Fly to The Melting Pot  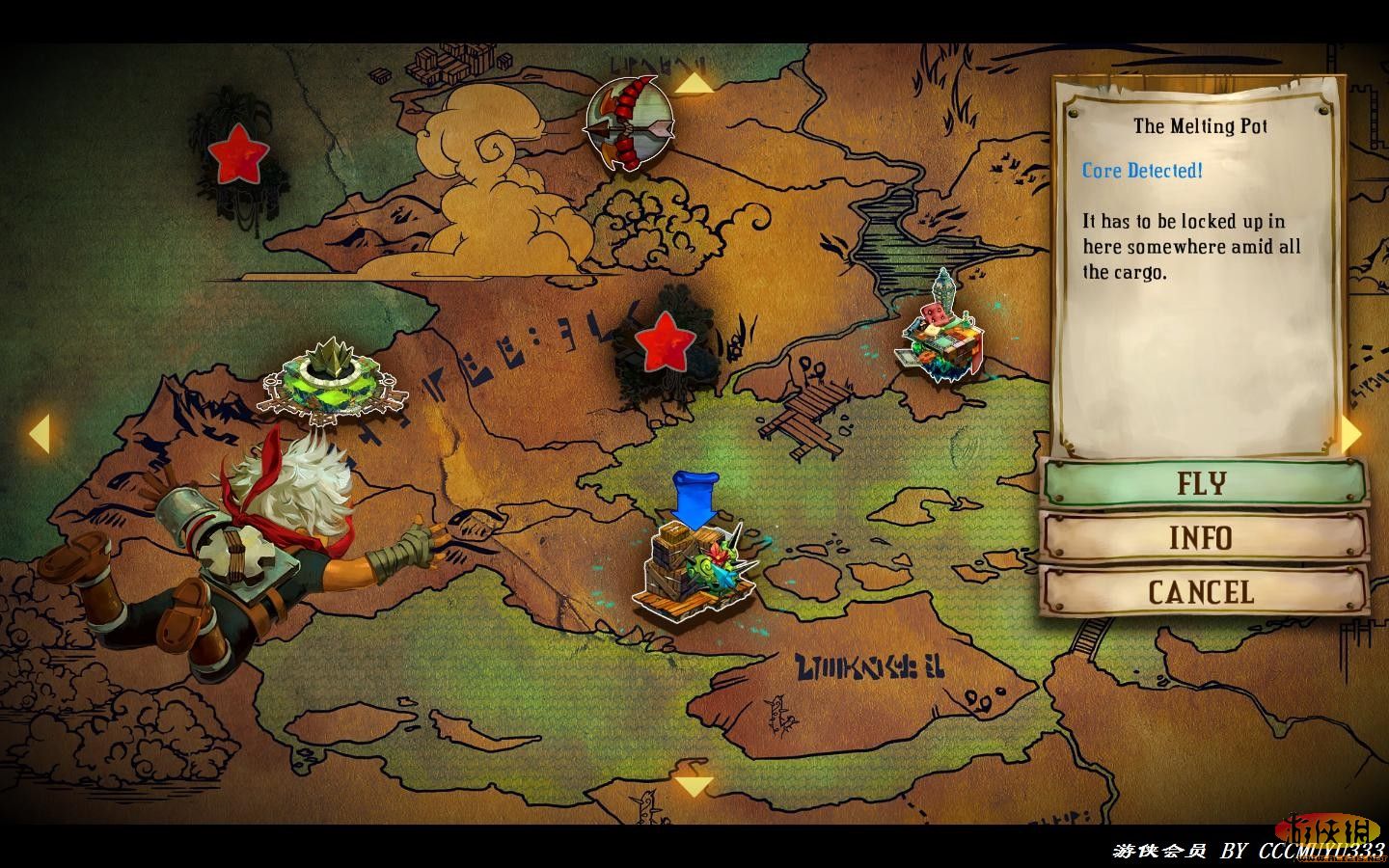click(1203, 483)
